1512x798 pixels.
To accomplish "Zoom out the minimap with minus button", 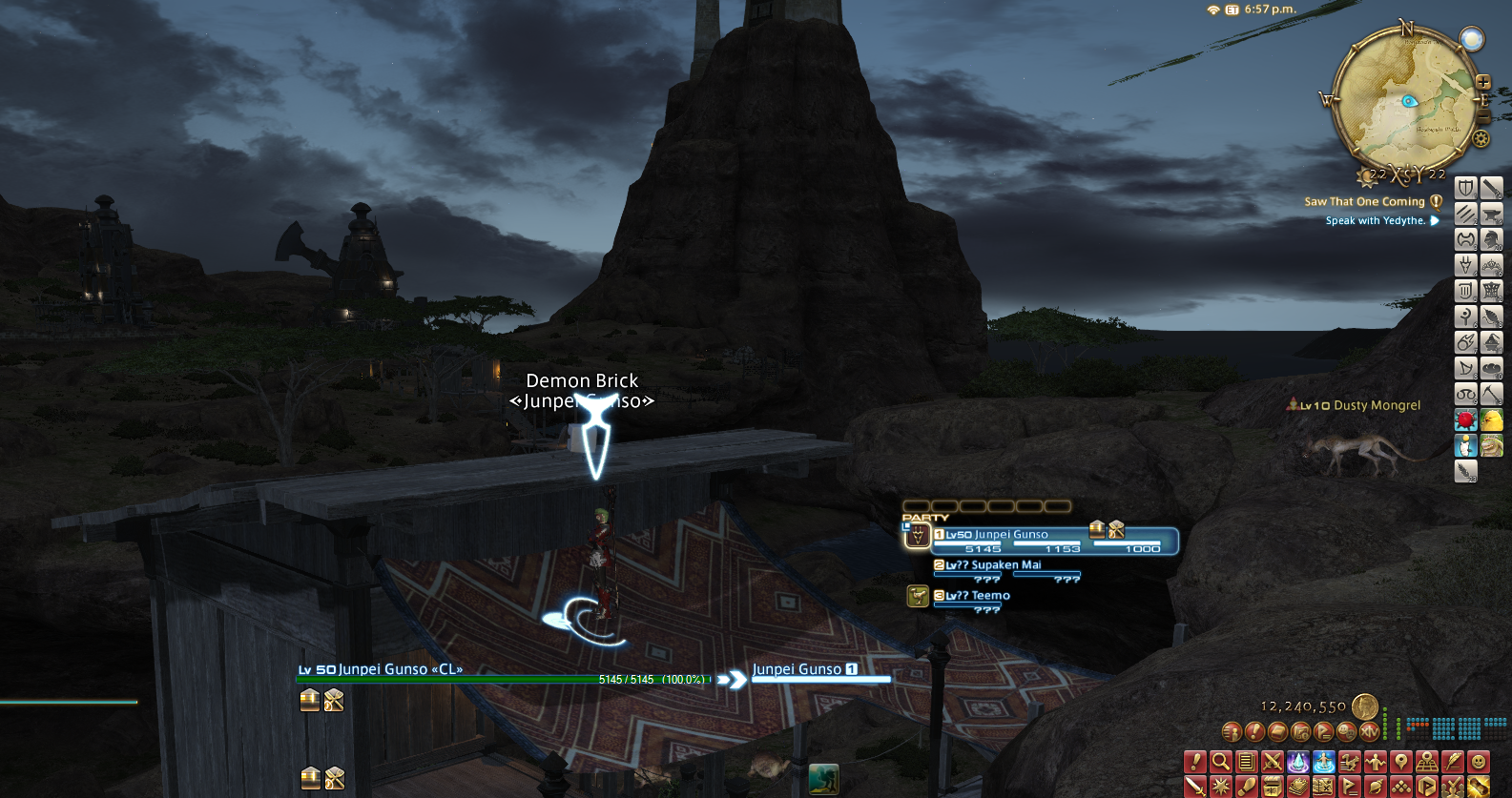I will [x=1483, y=116].
